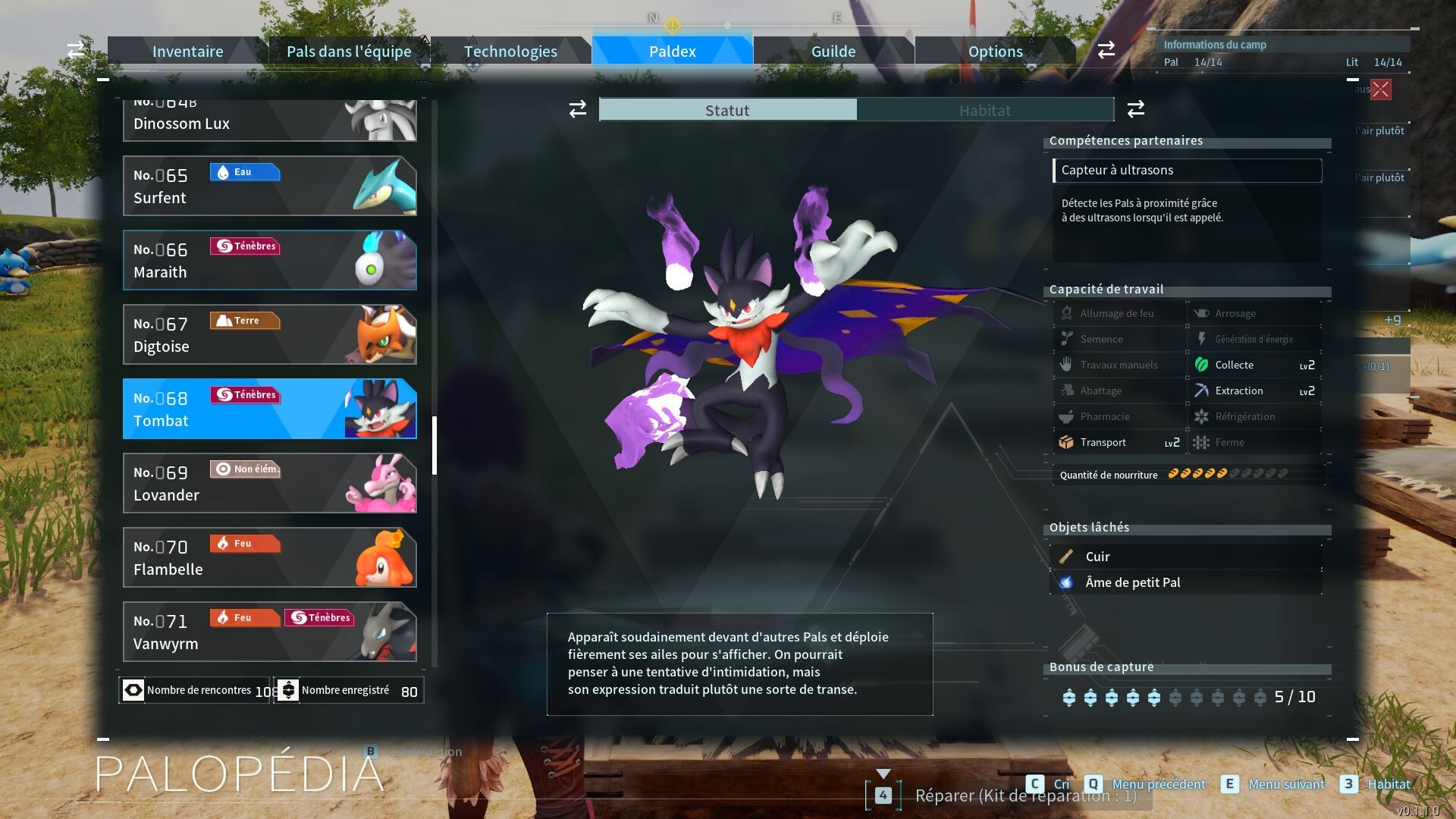Select the Paldex tab
The image size is (1456, 819).
[x=672, y=52]
